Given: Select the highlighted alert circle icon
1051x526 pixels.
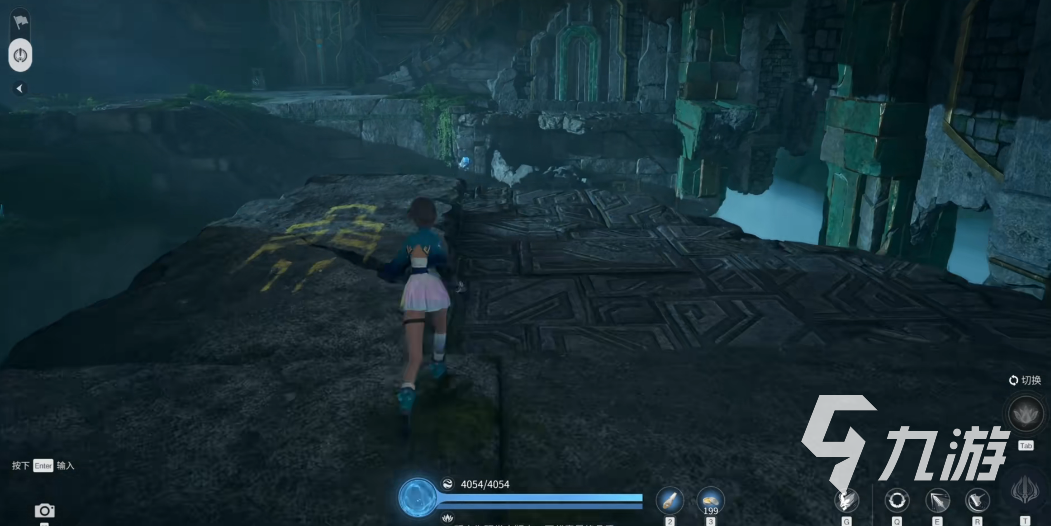Looking at the screenshot, I should pos(21,54).
